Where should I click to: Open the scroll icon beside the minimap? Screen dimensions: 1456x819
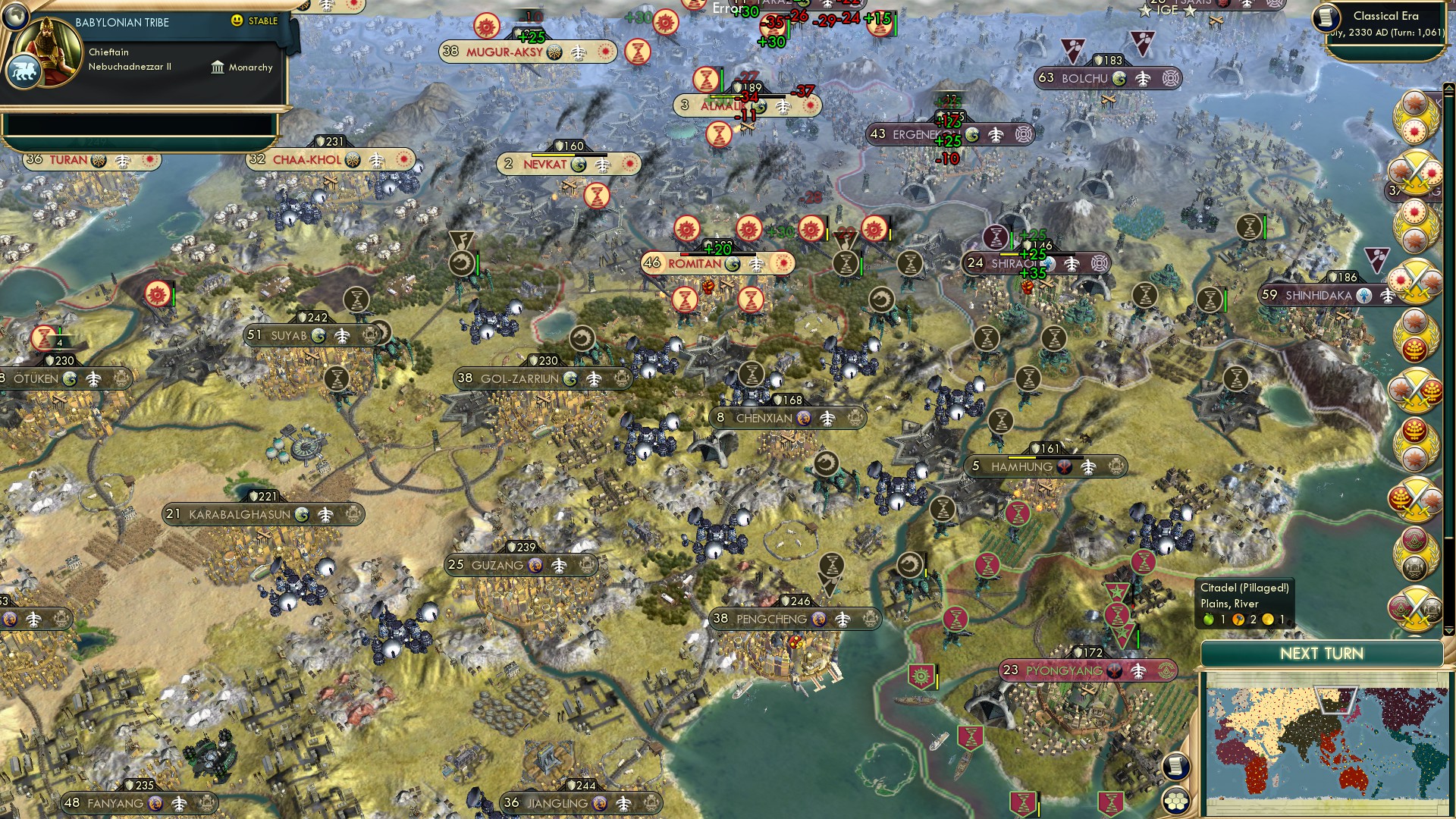coord(1175,766)
